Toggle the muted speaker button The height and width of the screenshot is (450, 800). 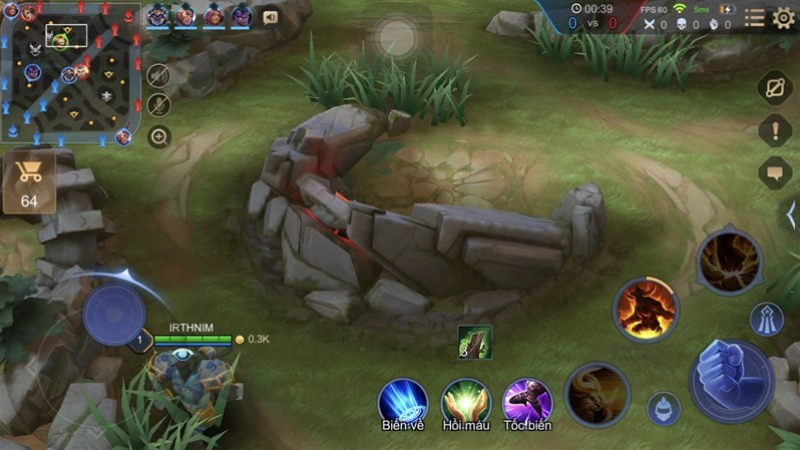[159, 75]
